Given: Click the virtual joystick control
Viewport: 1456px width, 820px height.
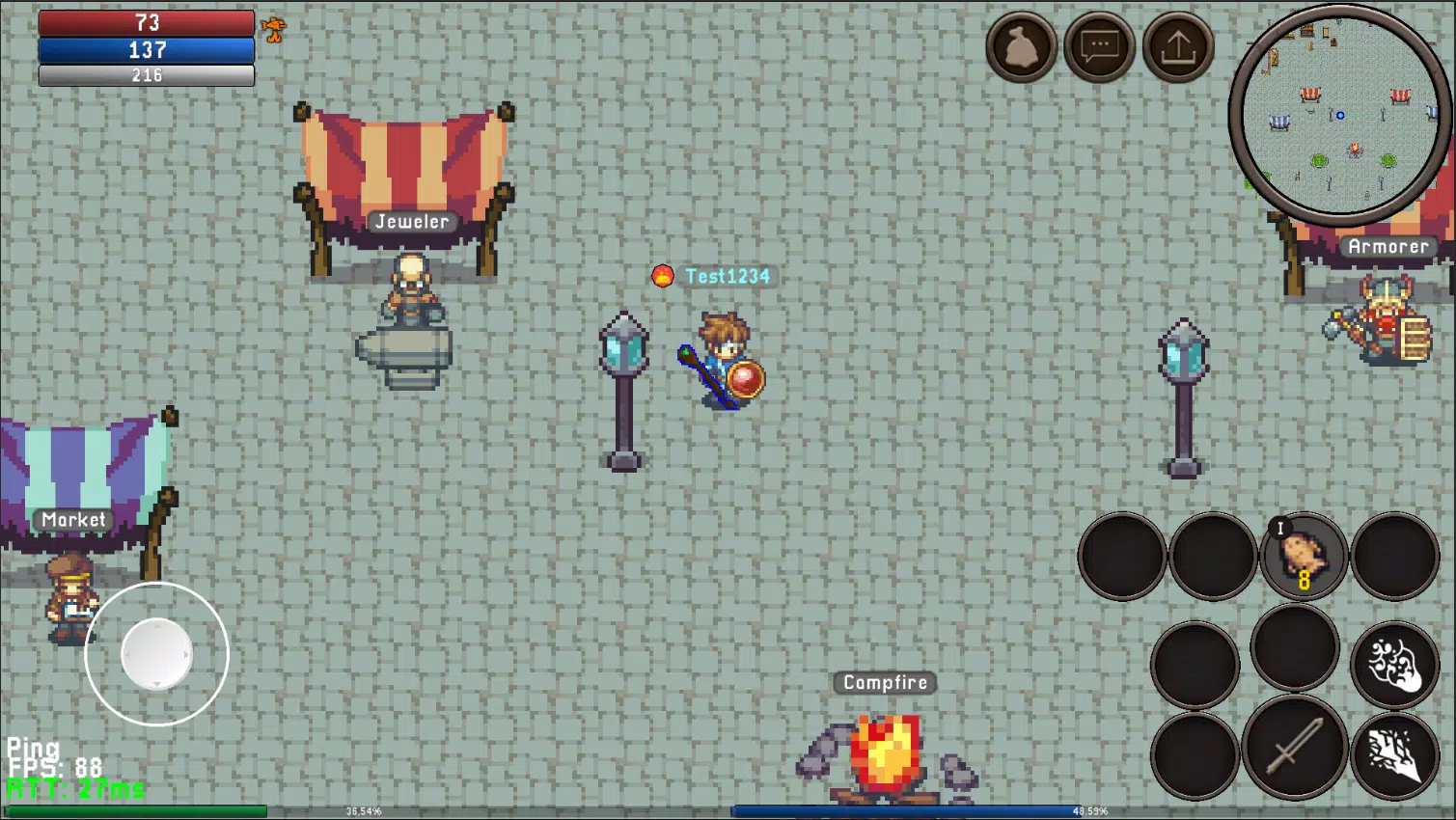Looking at the screenshot, I should (x=154, y=654).
